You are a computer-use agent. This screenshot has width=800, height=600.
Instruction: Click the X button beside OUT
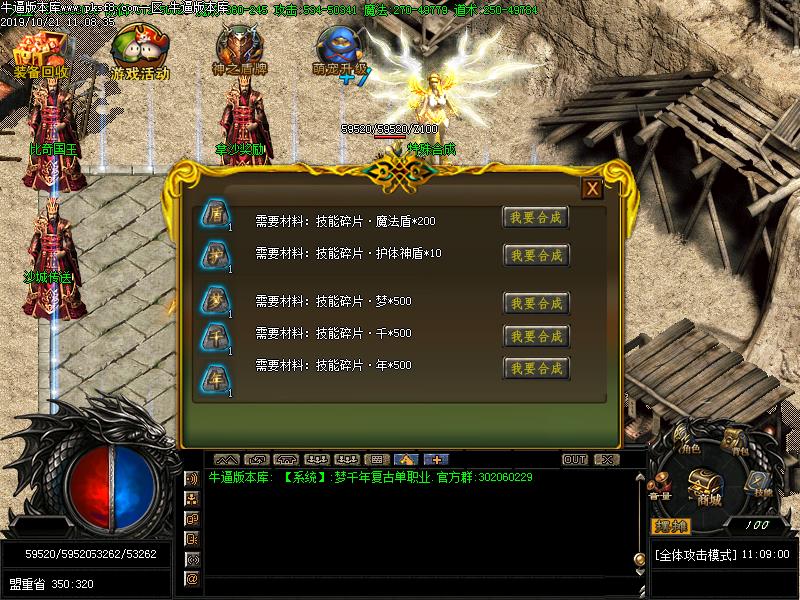coord(605,460)
